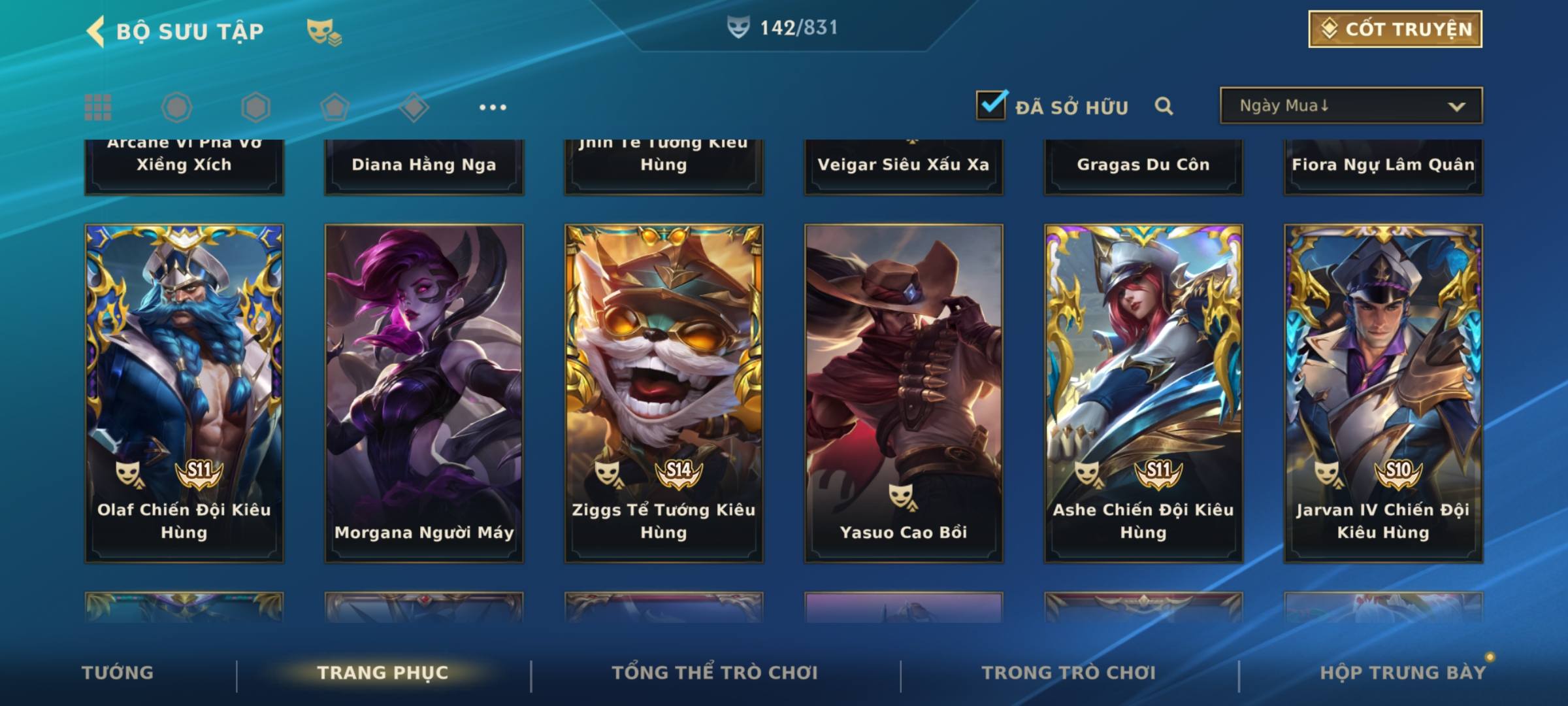Select the Diana Hằng Nga skin card
The image size is (1568, 706).
click(424, 166)
